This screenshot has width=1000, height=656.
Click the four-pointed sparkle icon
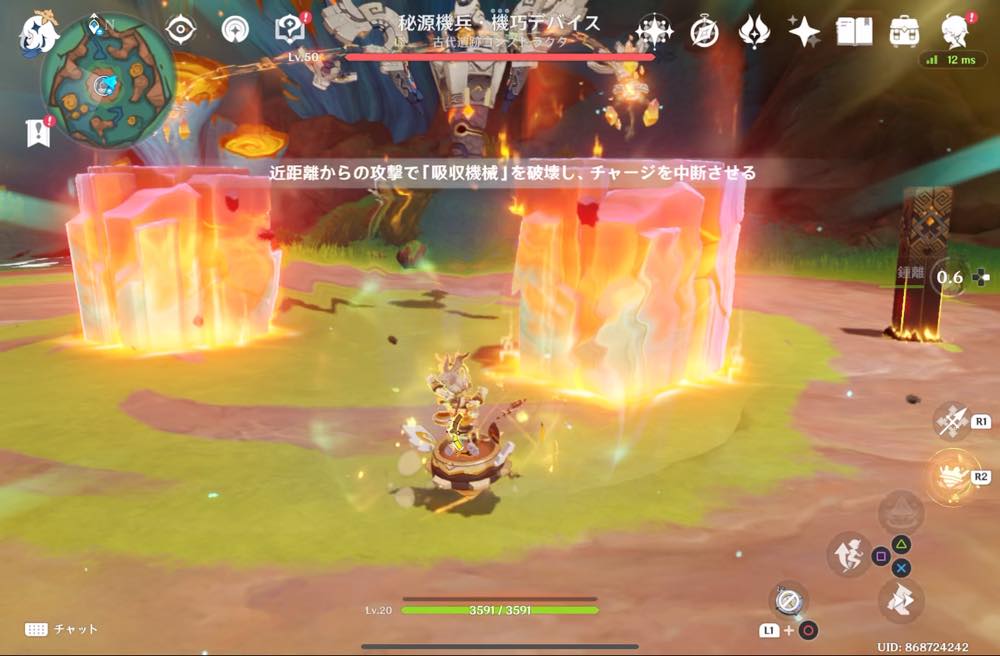(804, 31)
